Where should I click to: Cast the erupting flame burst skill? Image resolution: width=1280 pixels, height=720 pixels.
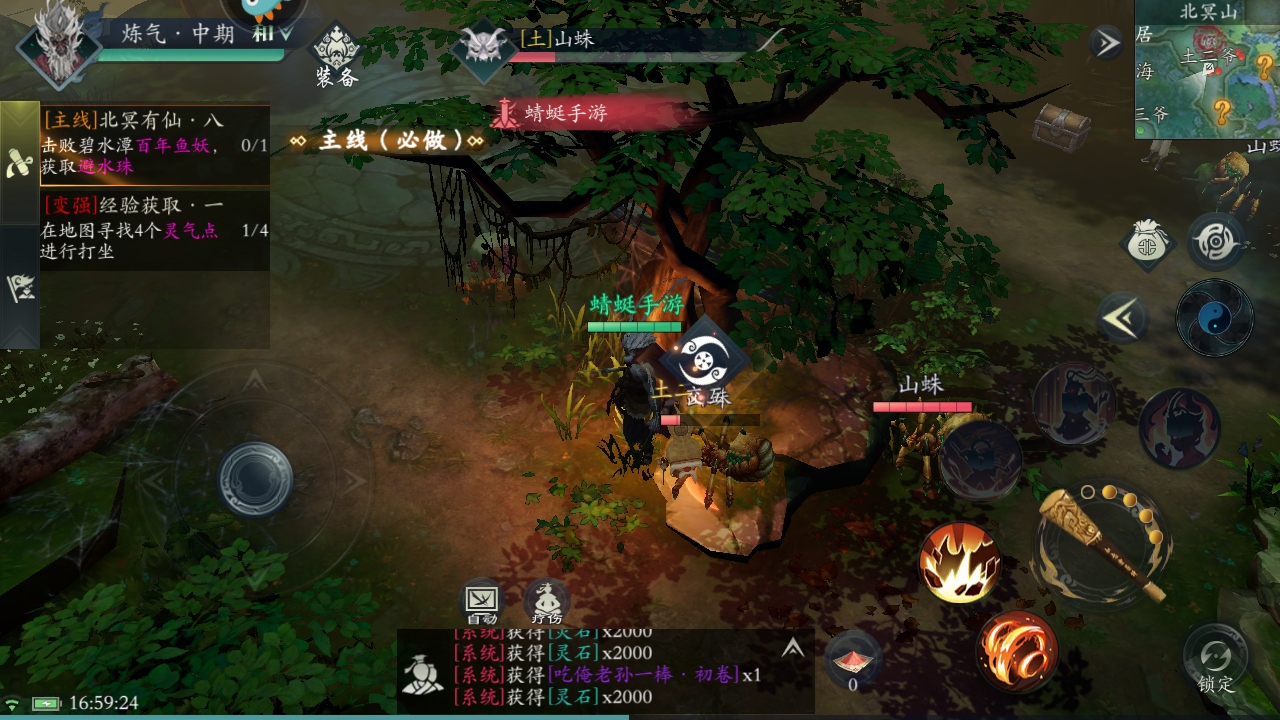coord(960,562)
